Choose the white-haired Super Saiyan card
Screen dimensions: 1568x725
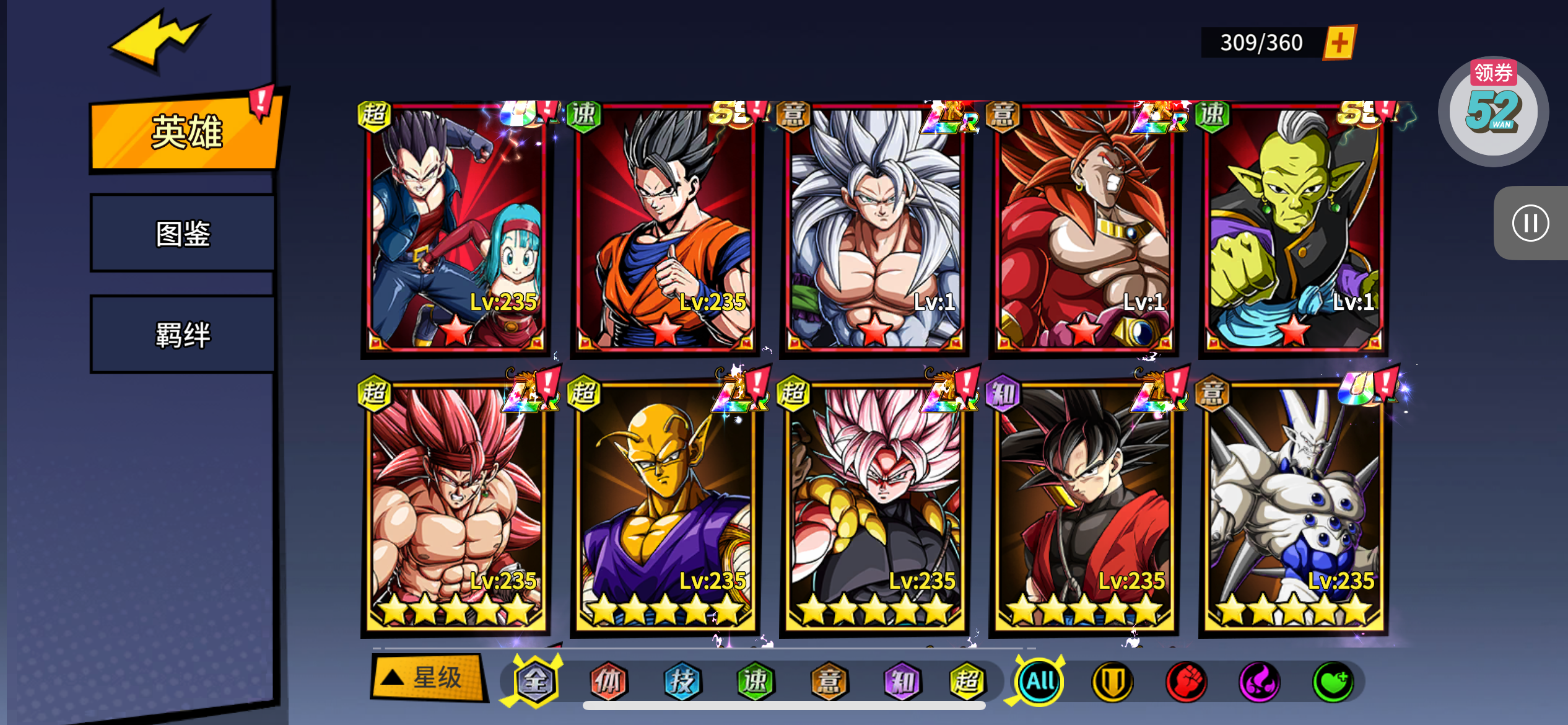click(874, 228)
